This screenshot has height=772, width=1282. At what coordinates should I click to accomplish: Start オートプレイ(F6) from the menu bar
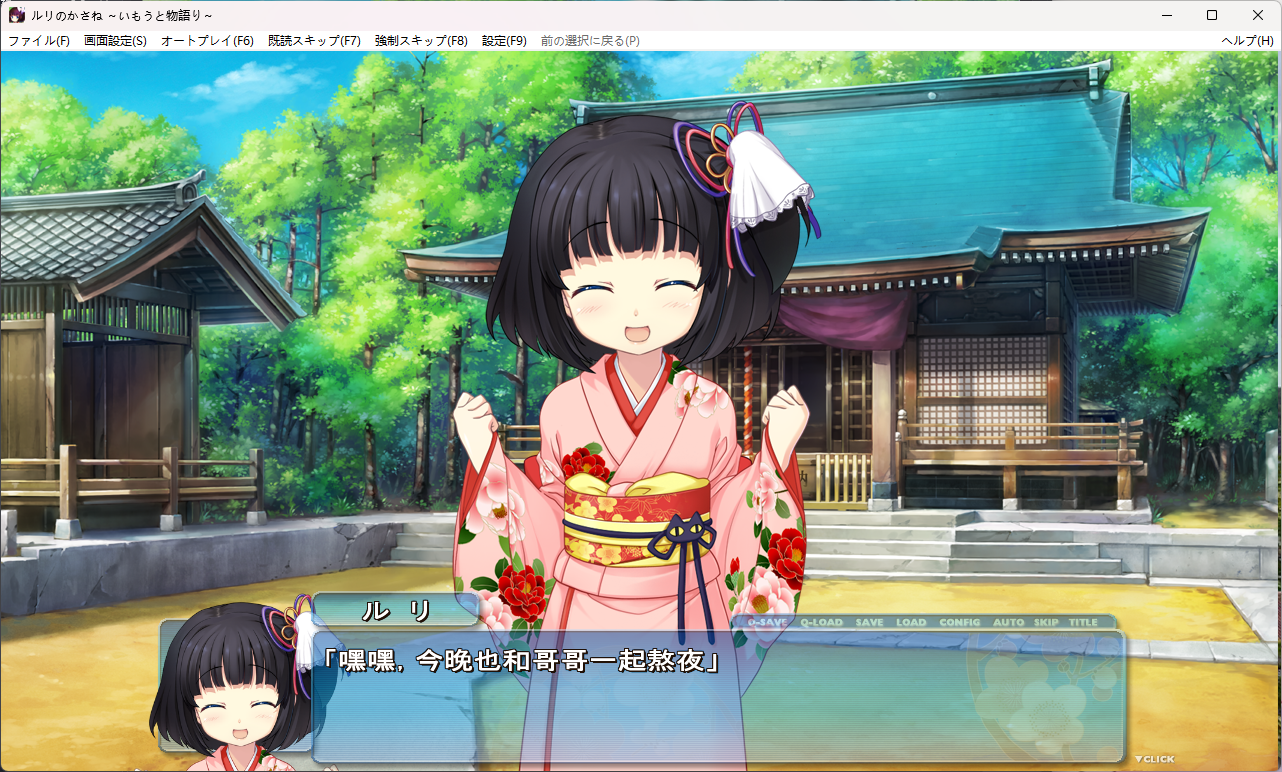point(207,41)
